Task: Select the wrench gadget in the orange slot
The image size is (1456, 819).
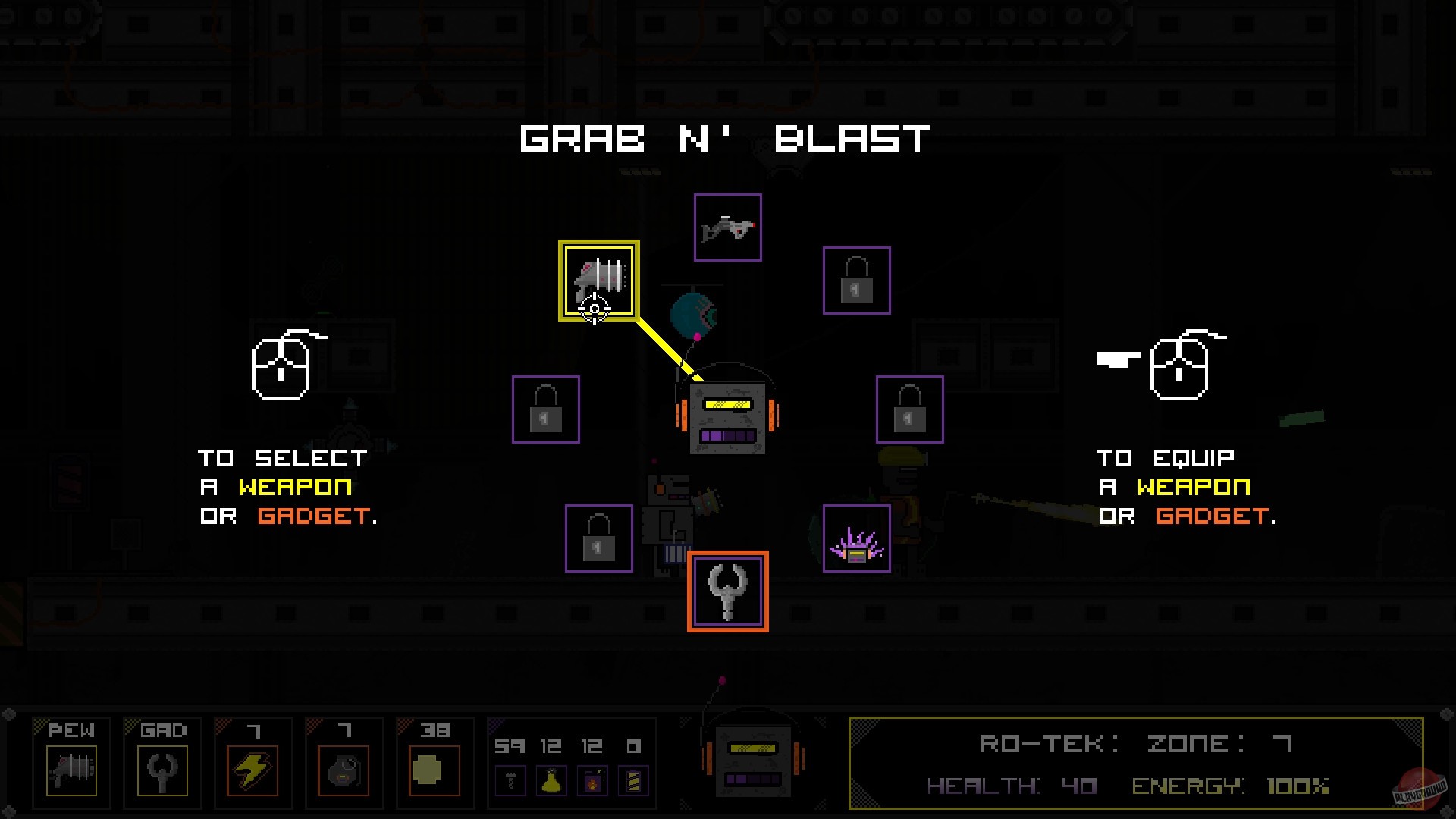Action: 727,591
